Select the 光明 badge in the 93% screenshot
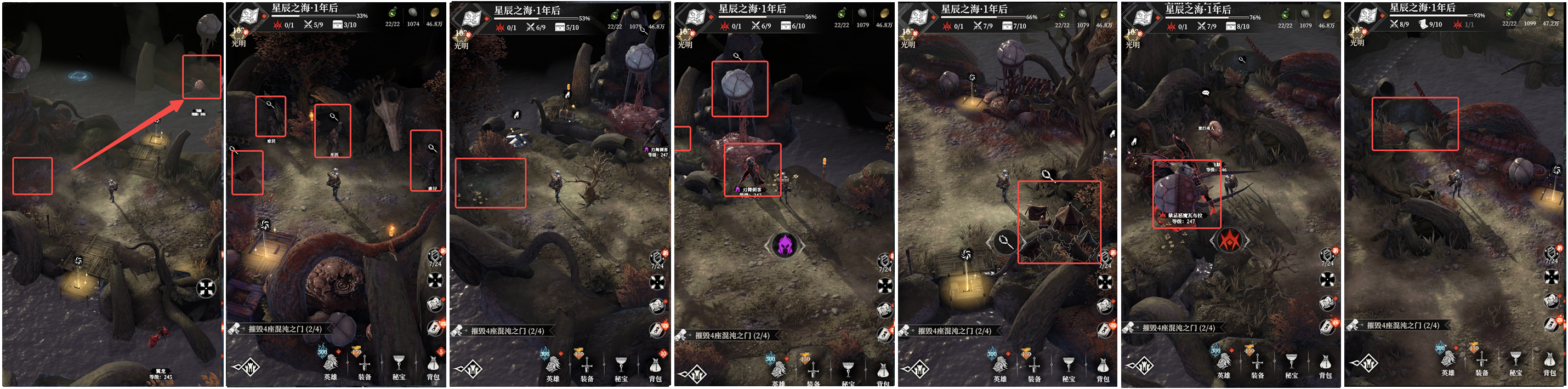 pos(1357,37)
